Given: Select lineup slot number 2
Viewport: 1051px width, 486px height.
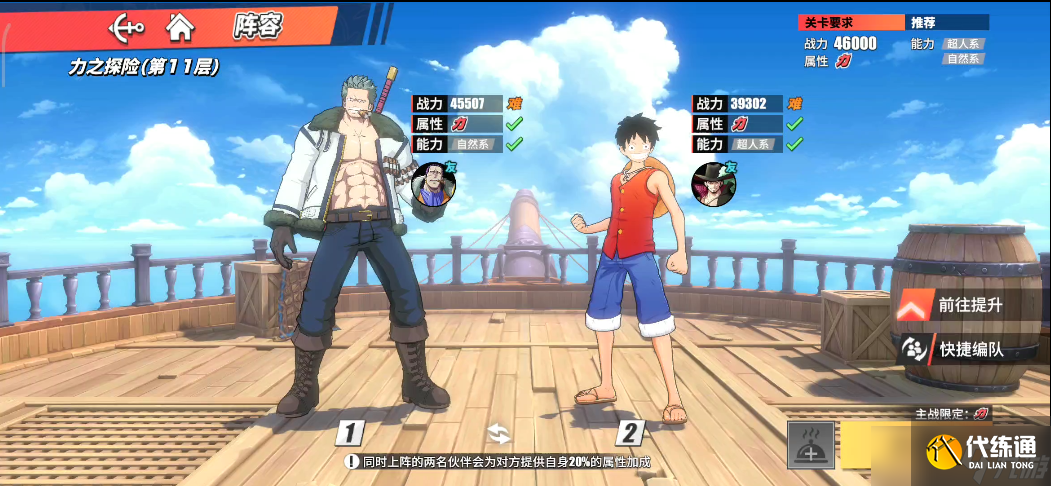Looking at the screenshot, I should tap(629, 433).
